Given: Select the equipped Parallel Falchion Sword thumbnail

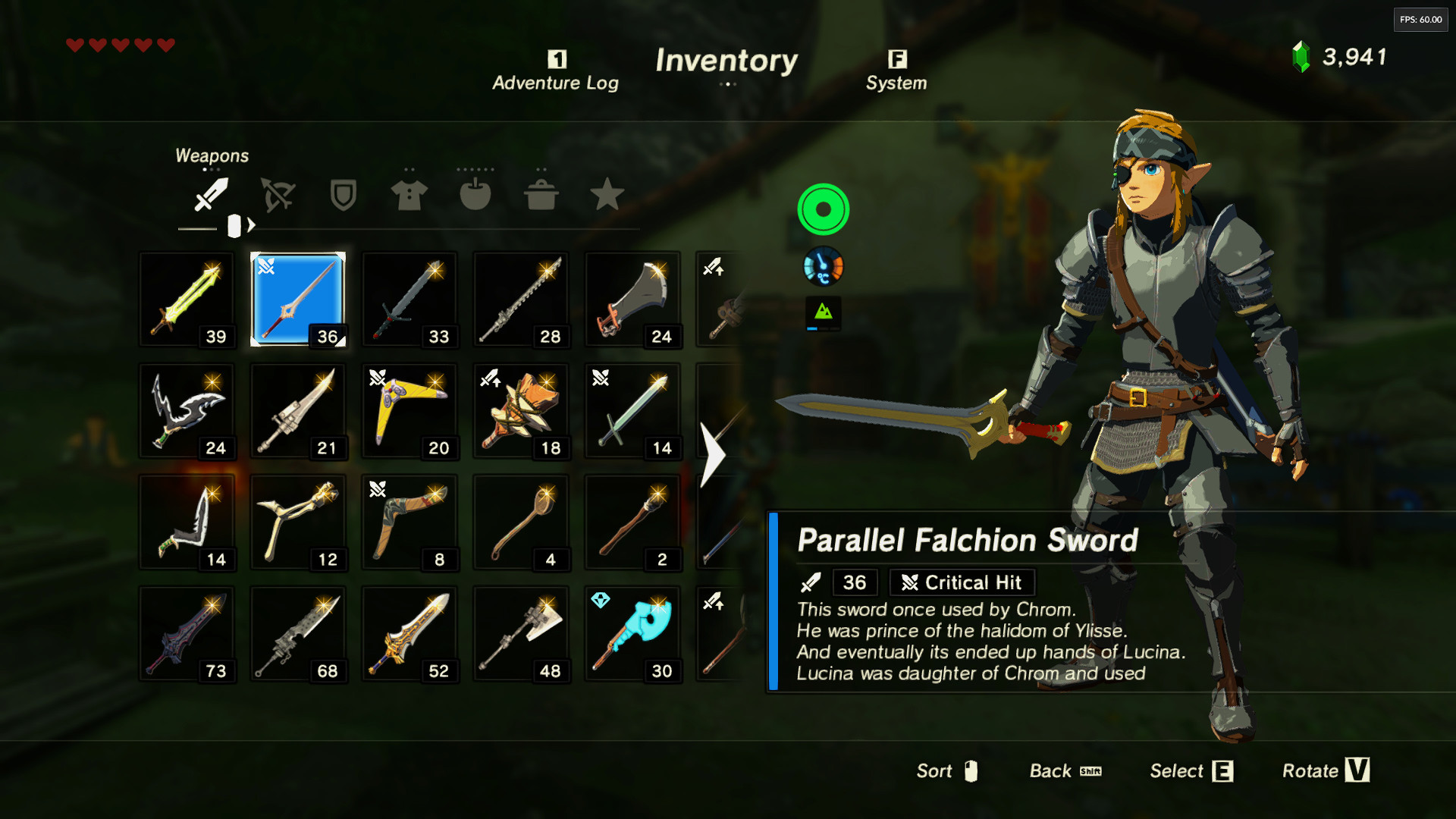Looking at the screenshot, I should tap(298, 300).
